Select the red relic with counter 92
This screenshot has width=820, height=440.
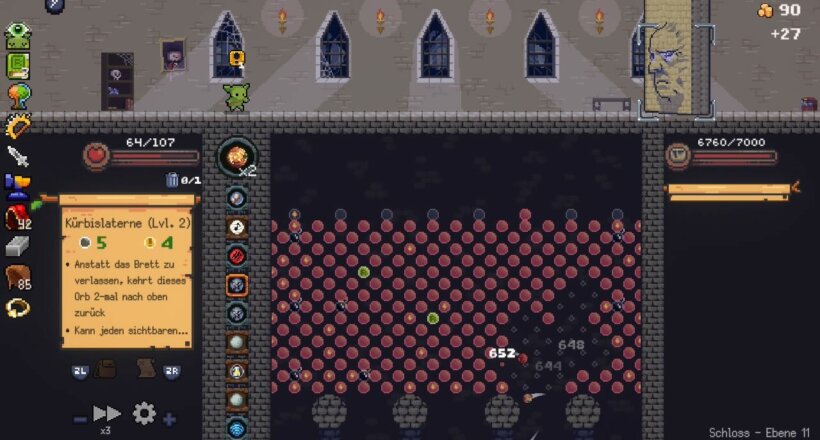point(17,217)
